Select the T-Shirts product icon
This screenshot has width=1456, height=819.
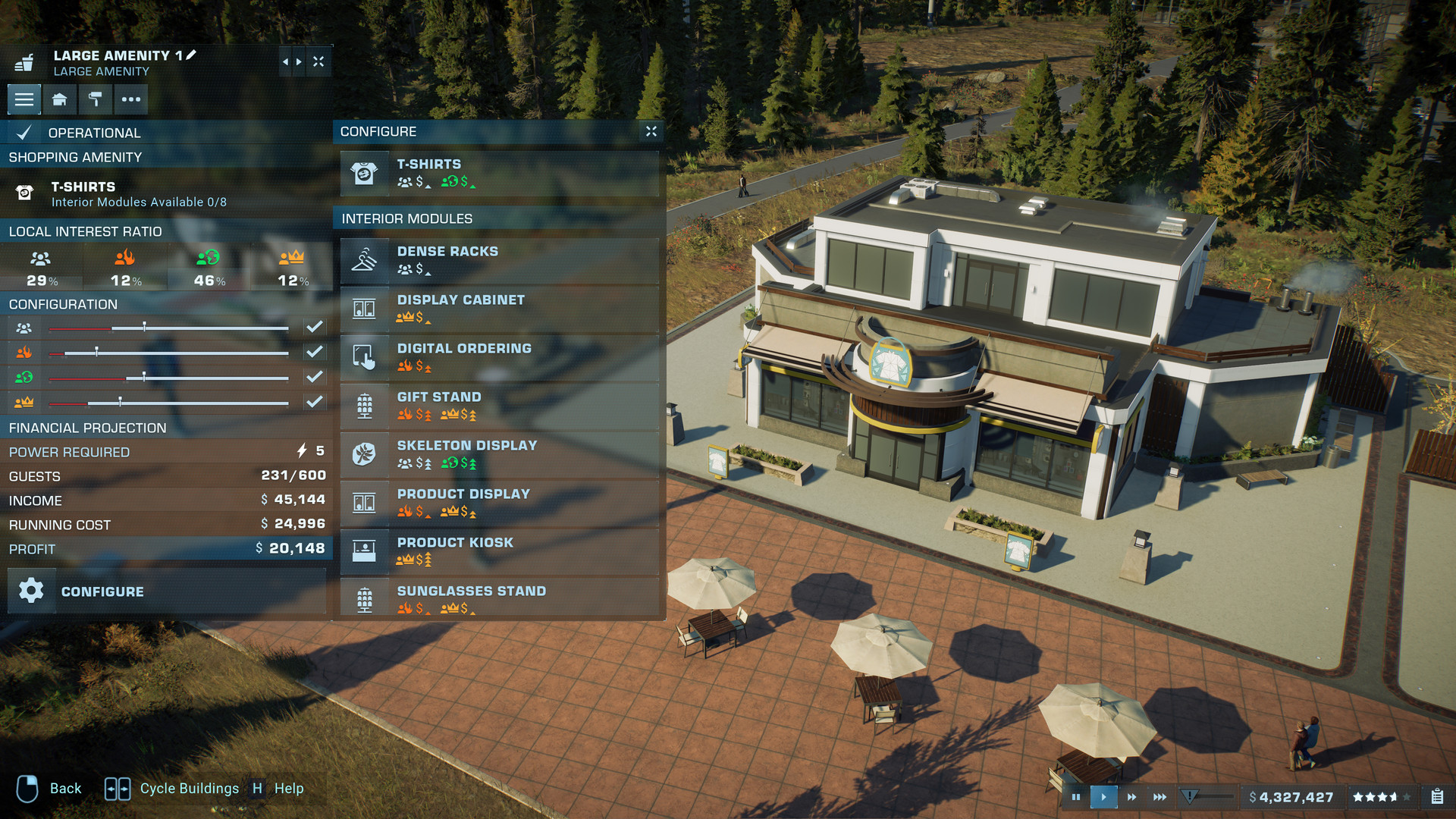coord(365,173)
